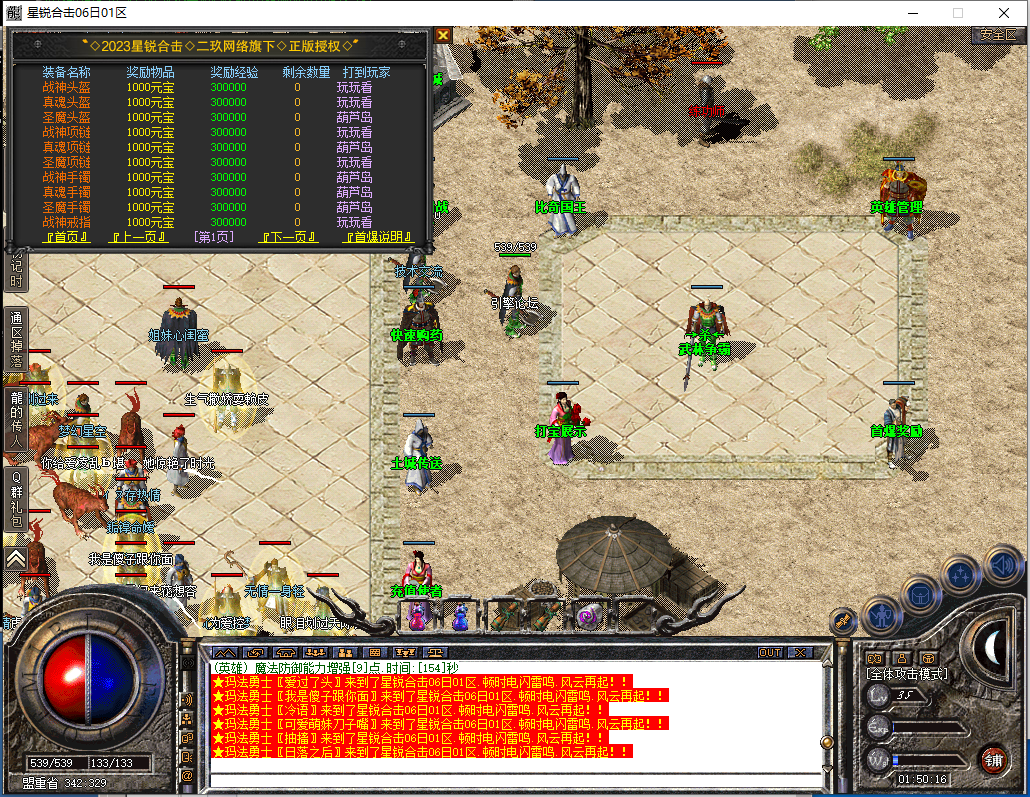Image resolution: width=1030 pixels, height=797 pixels.
Task: Collapse side tabs with double-arrow button
Action: pos(16,559)
